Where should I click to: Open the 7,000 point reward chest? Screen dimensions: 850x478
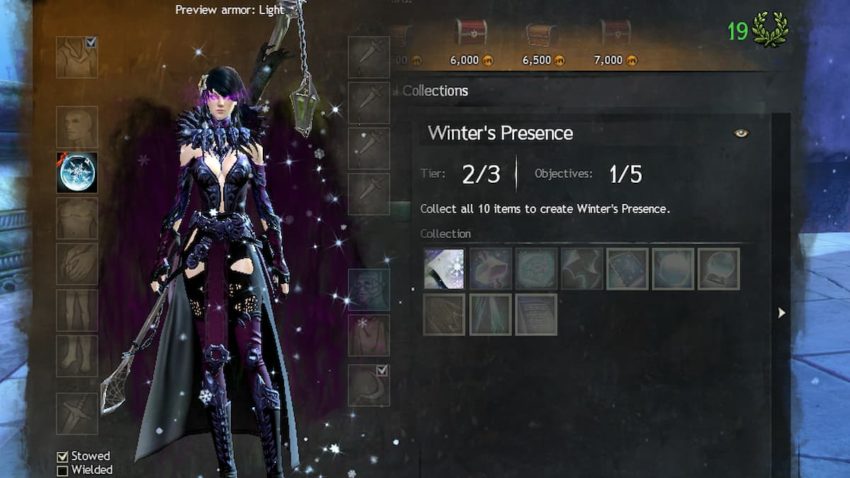click(615, 34)
